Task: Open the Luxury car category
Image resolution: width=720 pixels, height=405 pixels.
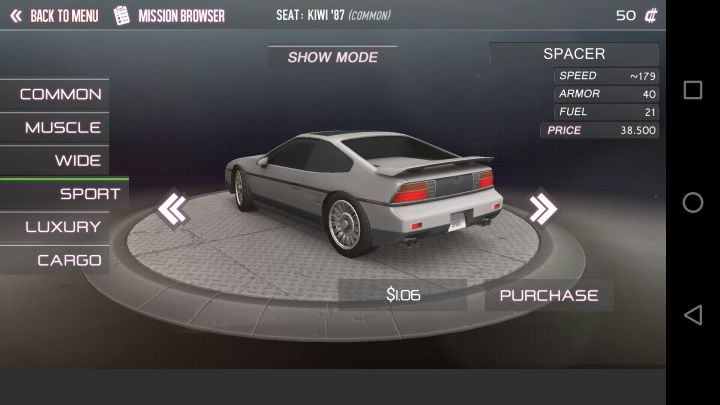Action: (x=62, y=227)
